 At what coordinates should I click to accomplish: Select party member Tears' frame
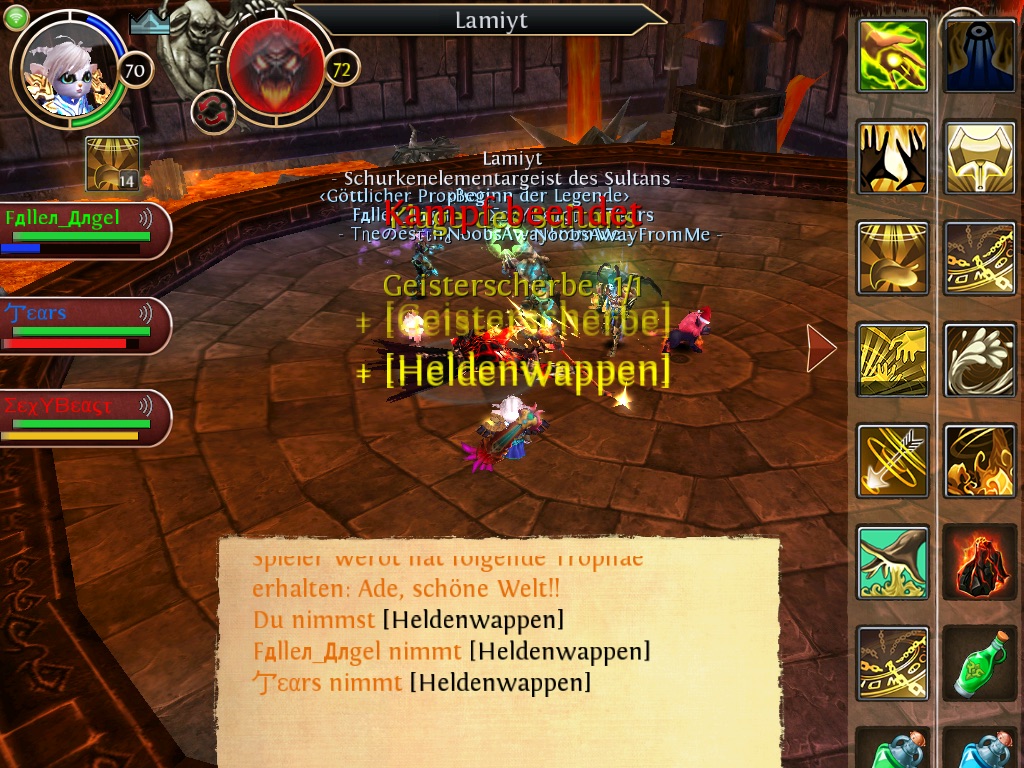coord(83,326)
